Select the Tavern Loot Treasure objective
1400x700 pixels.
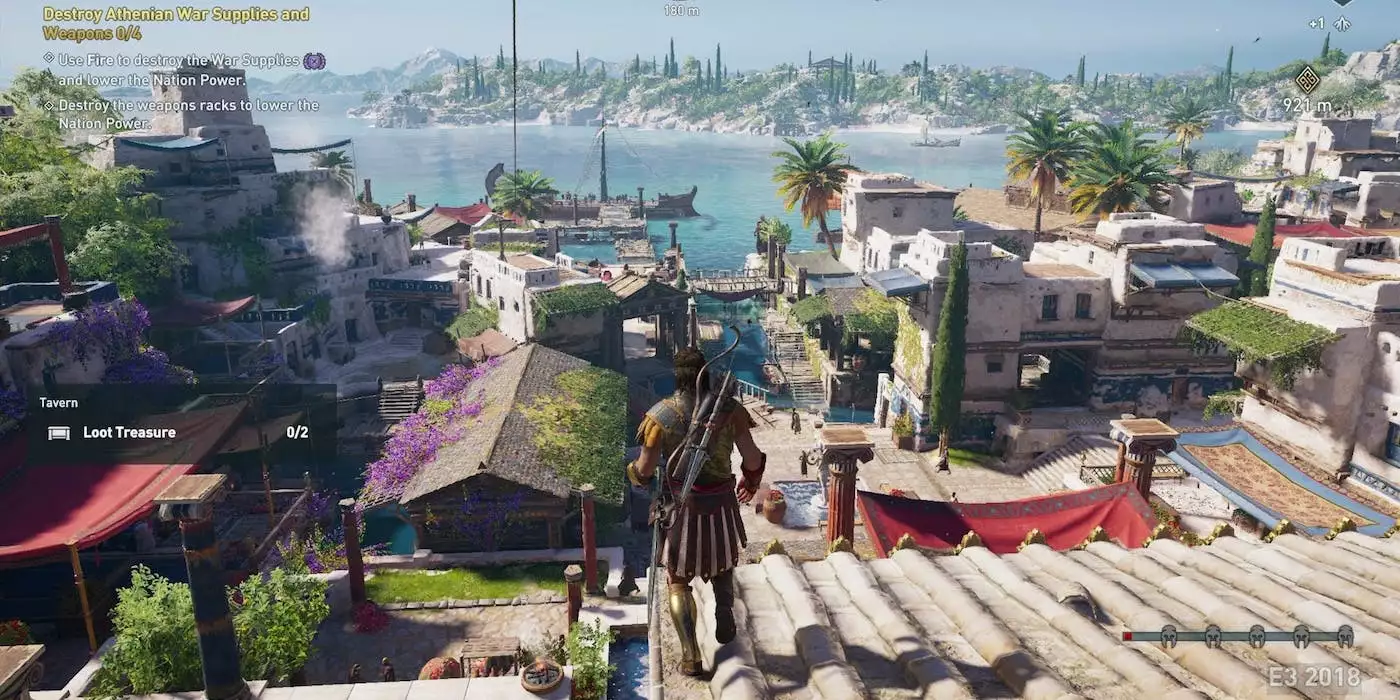point(130,433)
